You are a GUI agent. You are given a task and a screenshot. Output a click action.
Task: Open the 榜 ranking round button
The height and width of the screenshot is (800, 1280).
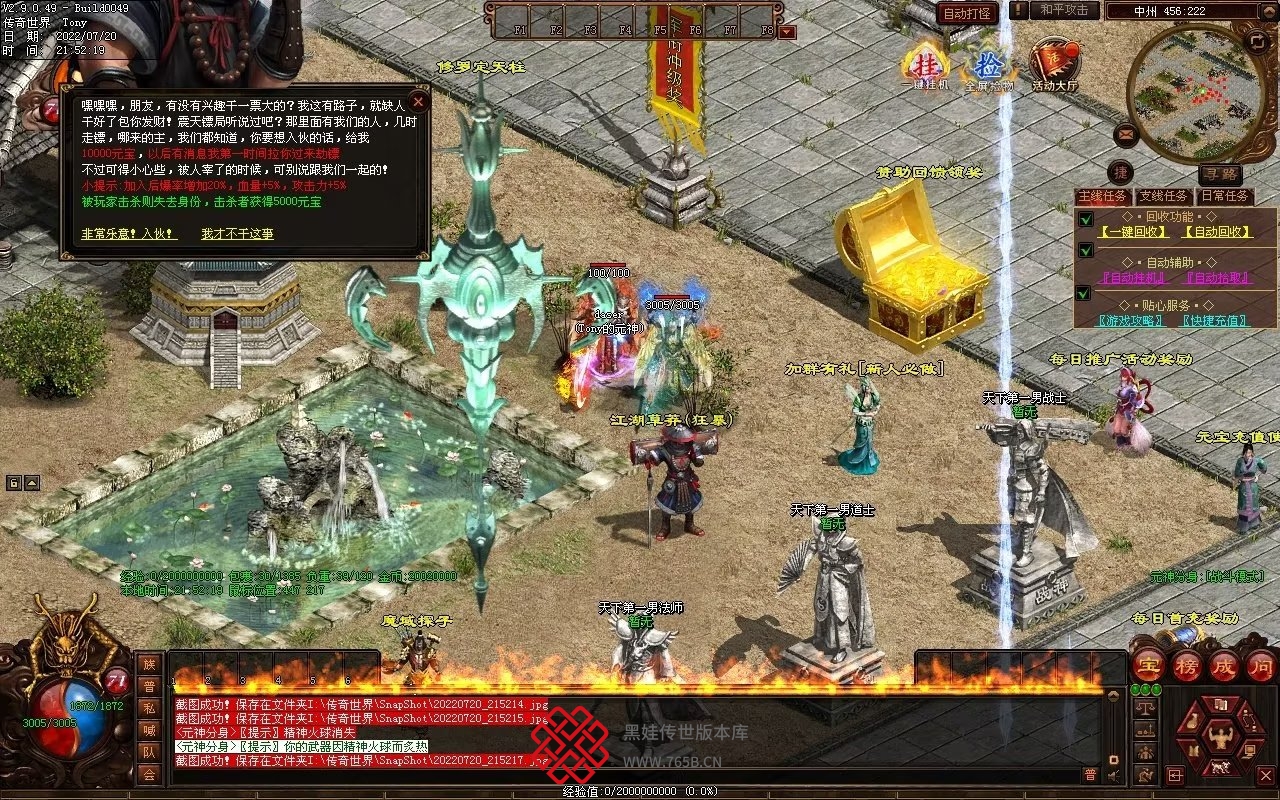(1186, 667)
